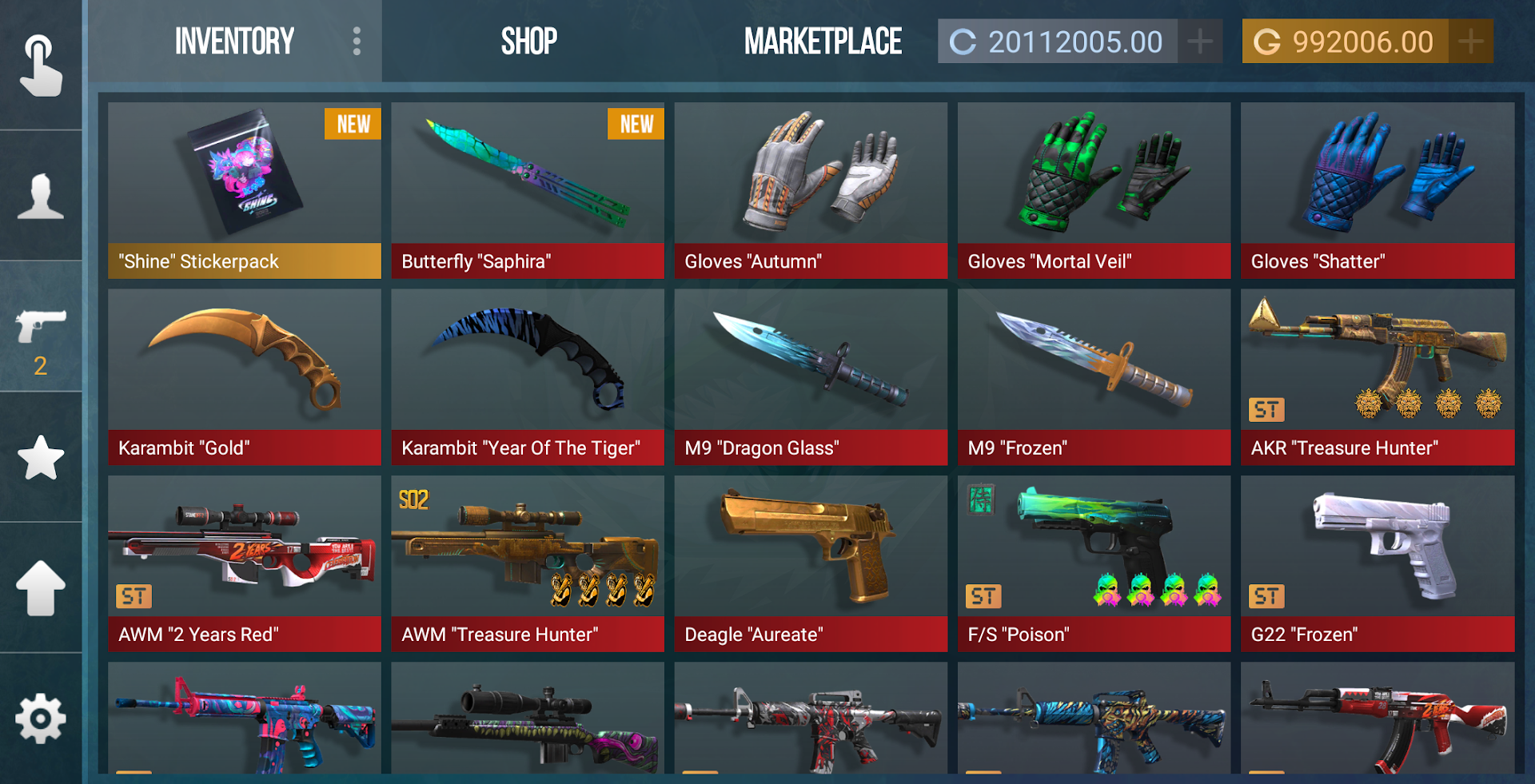Screen dimensions: 1535x784
Task: Select the Butterfly Saphira knife
Action: pos(527,192)
